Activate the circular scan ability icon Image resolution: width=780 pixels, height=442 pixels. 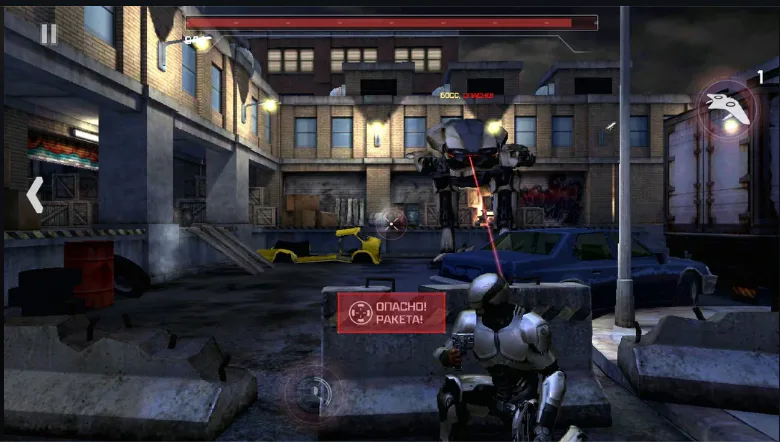(x=310, y=390)
